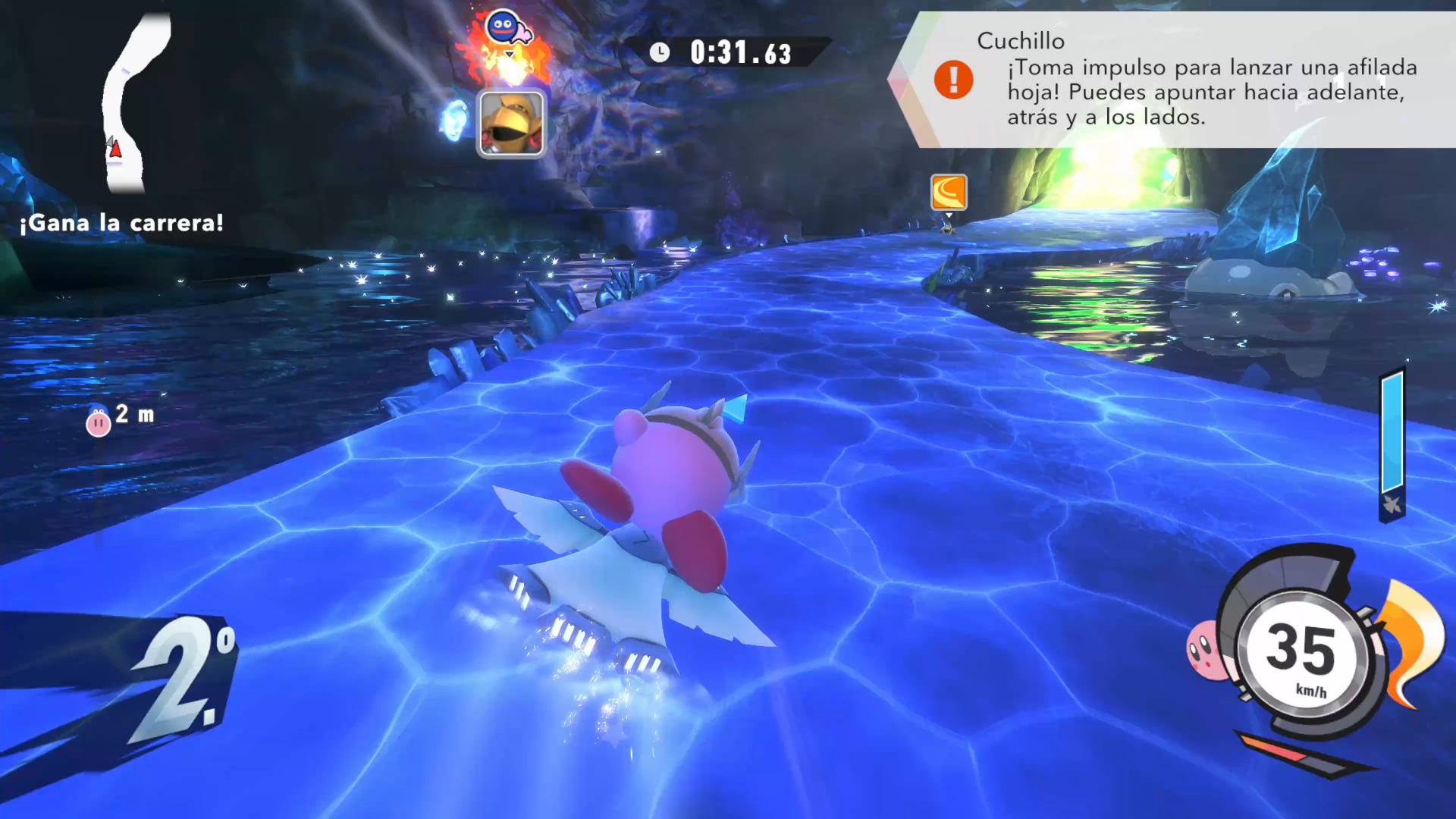Select the golden knight rival portrait

(x=511, y=124)
